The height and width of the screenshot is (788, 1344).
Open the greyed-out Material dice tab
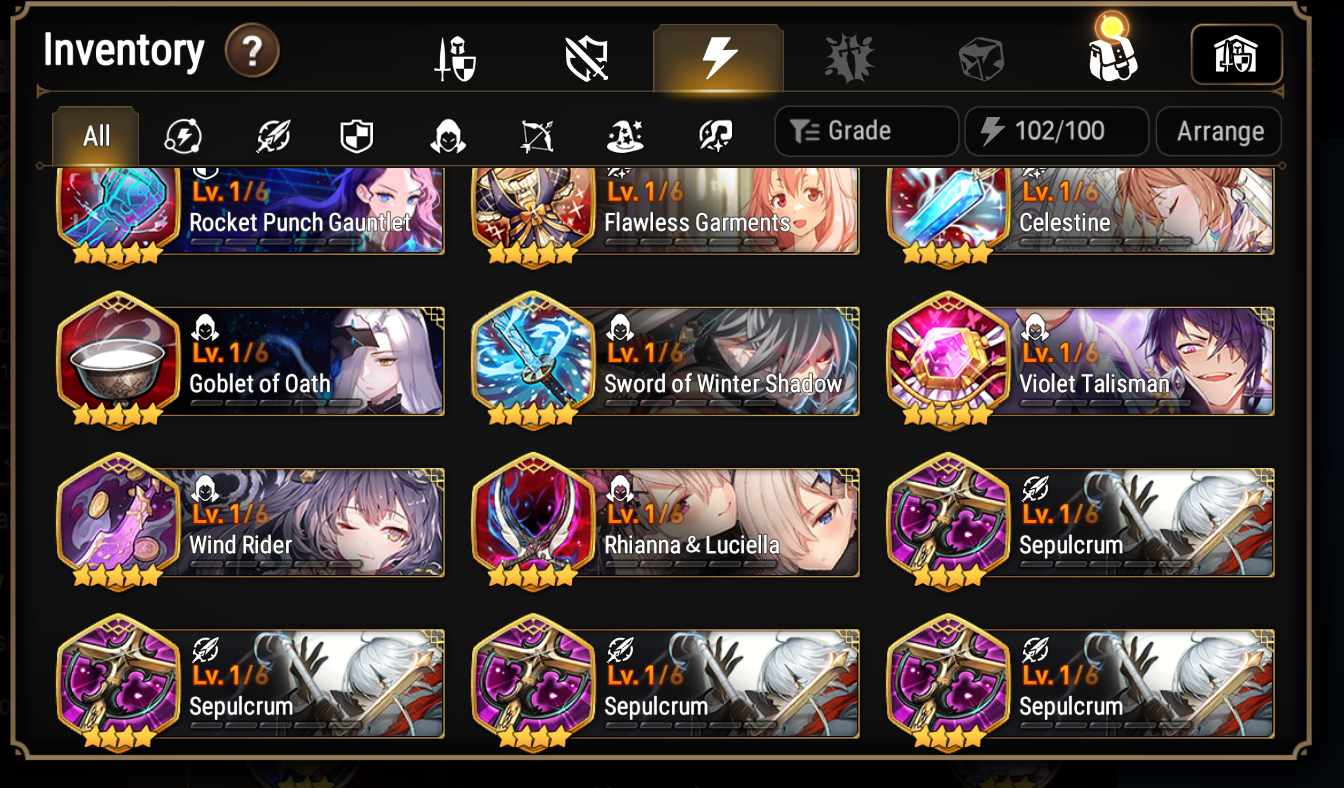coord(980,55)
